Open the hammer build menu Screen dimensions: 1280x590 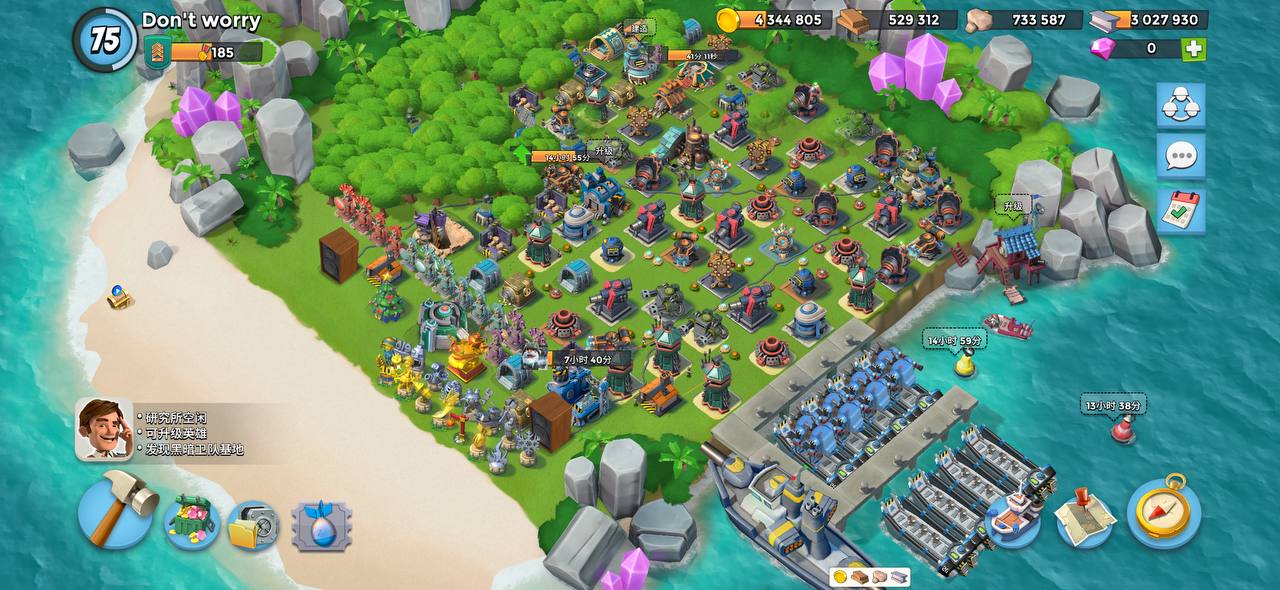pos(115,510)
